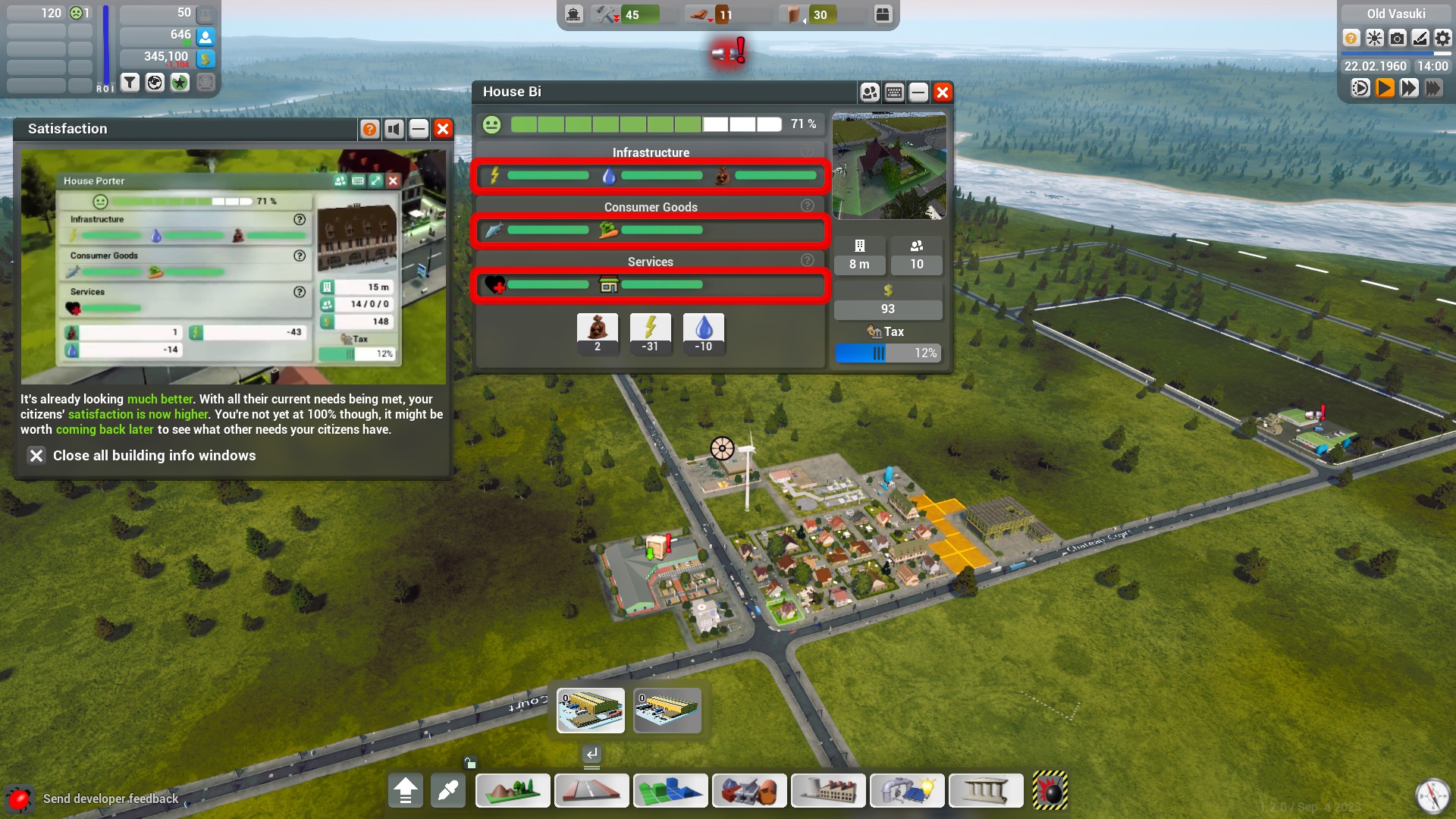
Task: Open the terrain and landscaping build category
Action: 513,791
